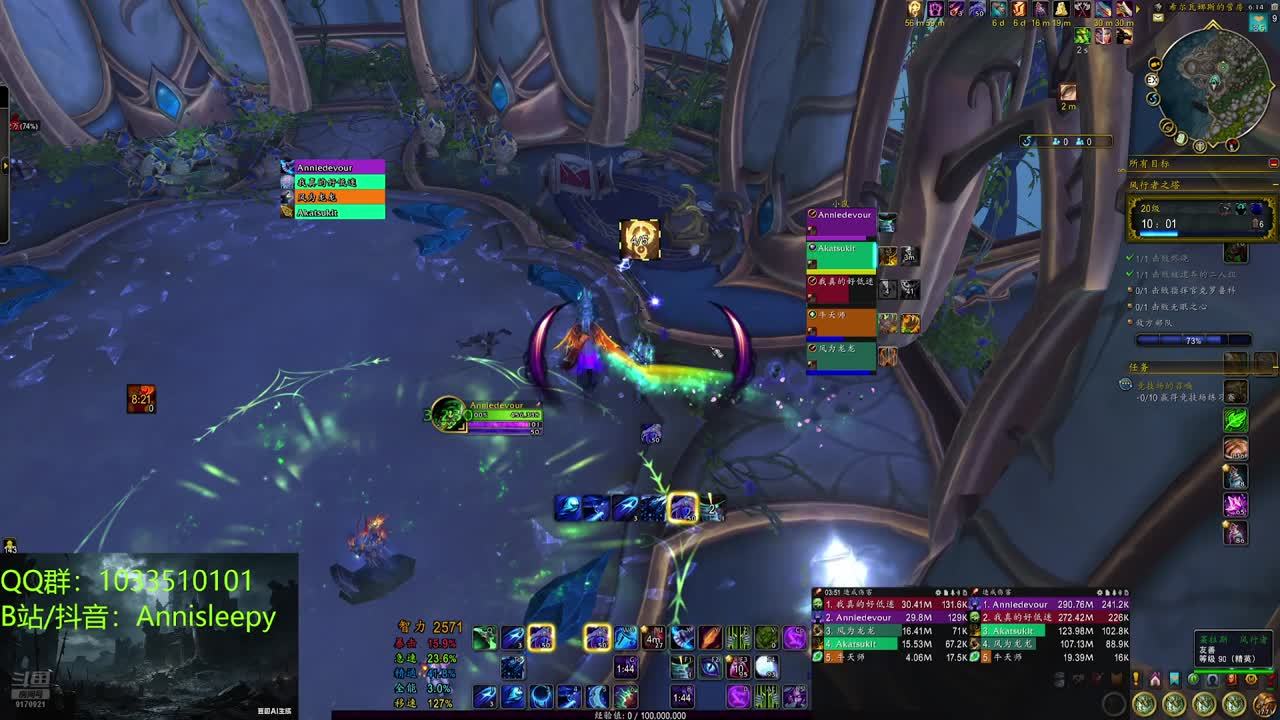Viewport: 1280px width, 720px height.
Task: Click the 风为龙龙 orange bar in top-left list
Action: click(x=335, y=197)
